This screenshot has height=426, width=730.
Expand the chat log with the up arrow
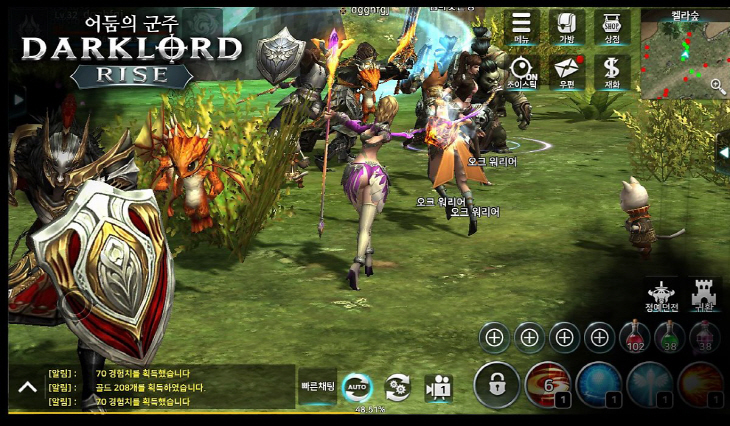pos(25,387)
